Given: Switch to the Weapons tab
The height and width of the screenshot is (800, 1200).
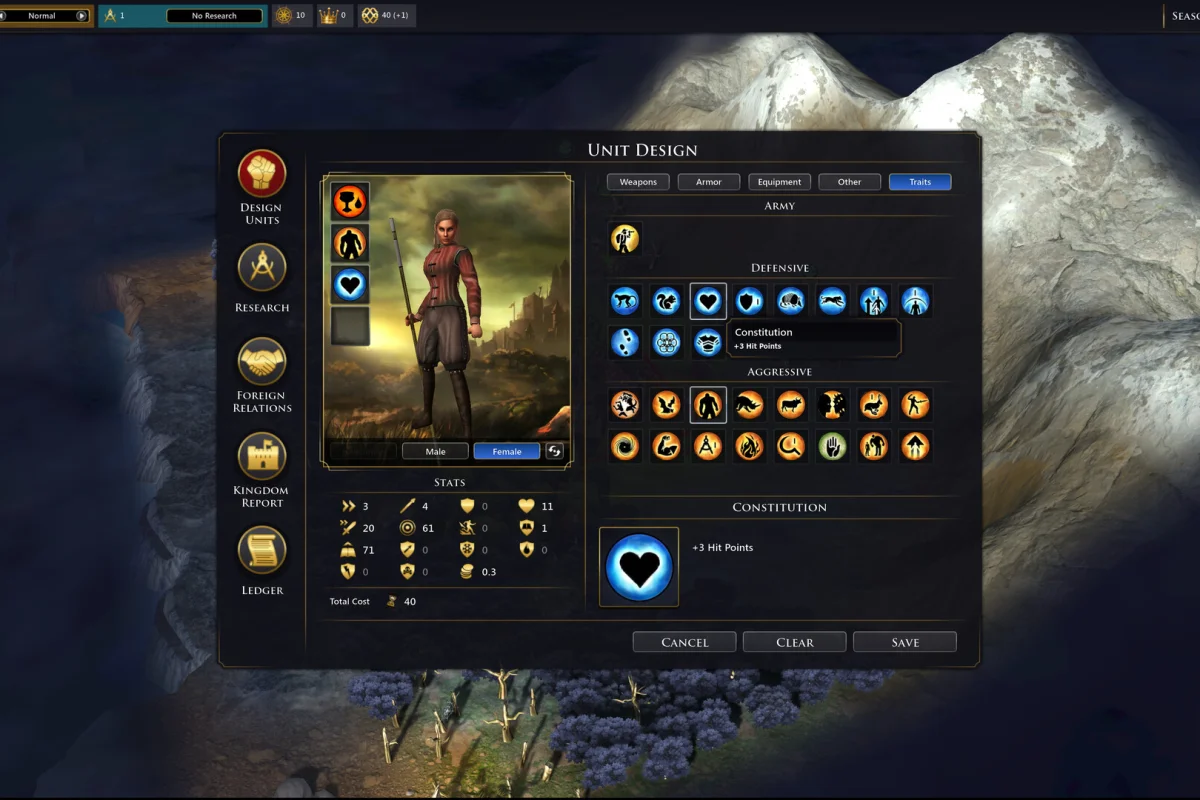Looking at the screenshot, I should 638,182.
